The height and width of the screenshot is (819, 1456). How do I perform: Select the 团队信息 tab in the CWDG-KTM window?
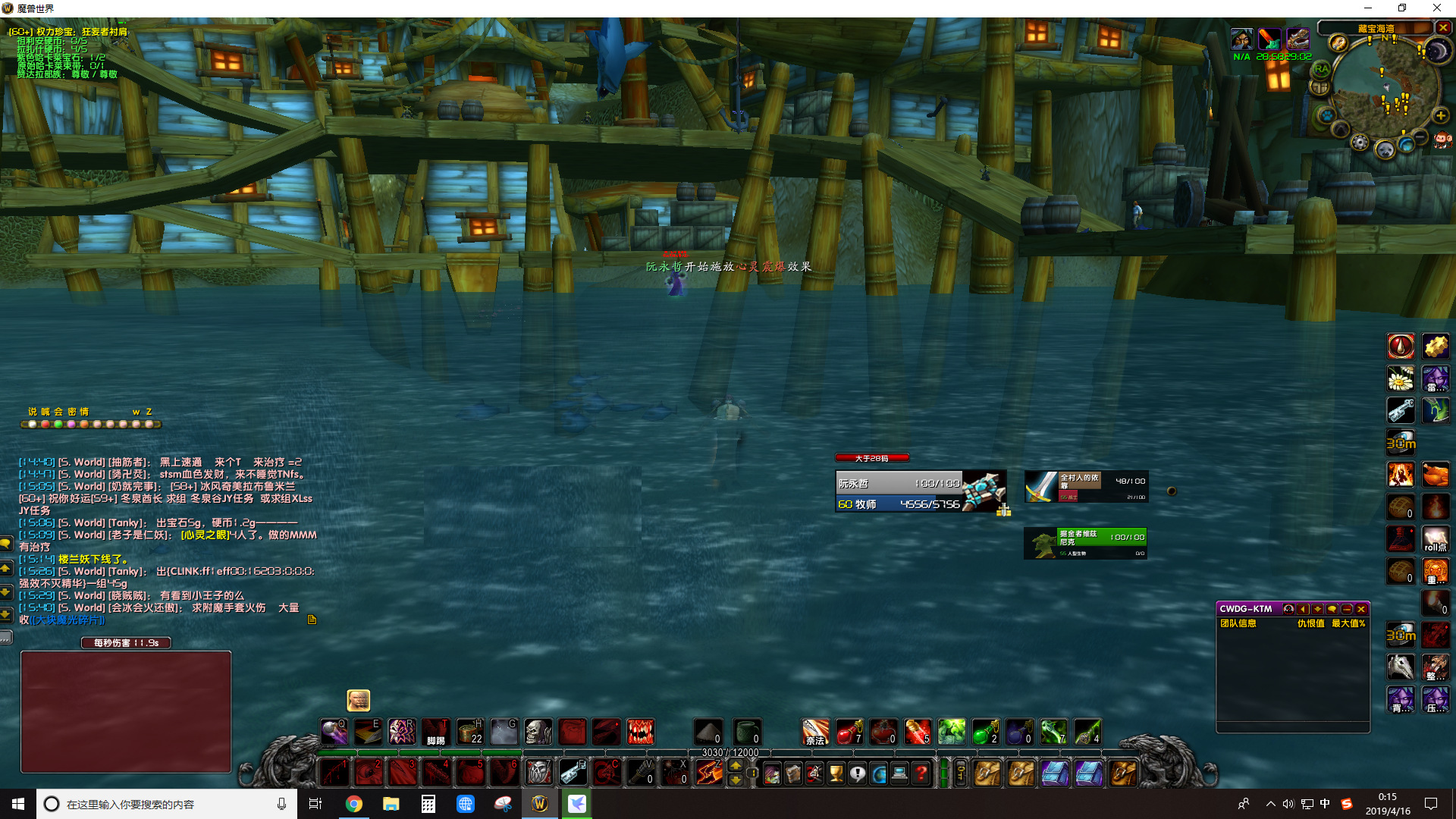tap(1238, 623)
